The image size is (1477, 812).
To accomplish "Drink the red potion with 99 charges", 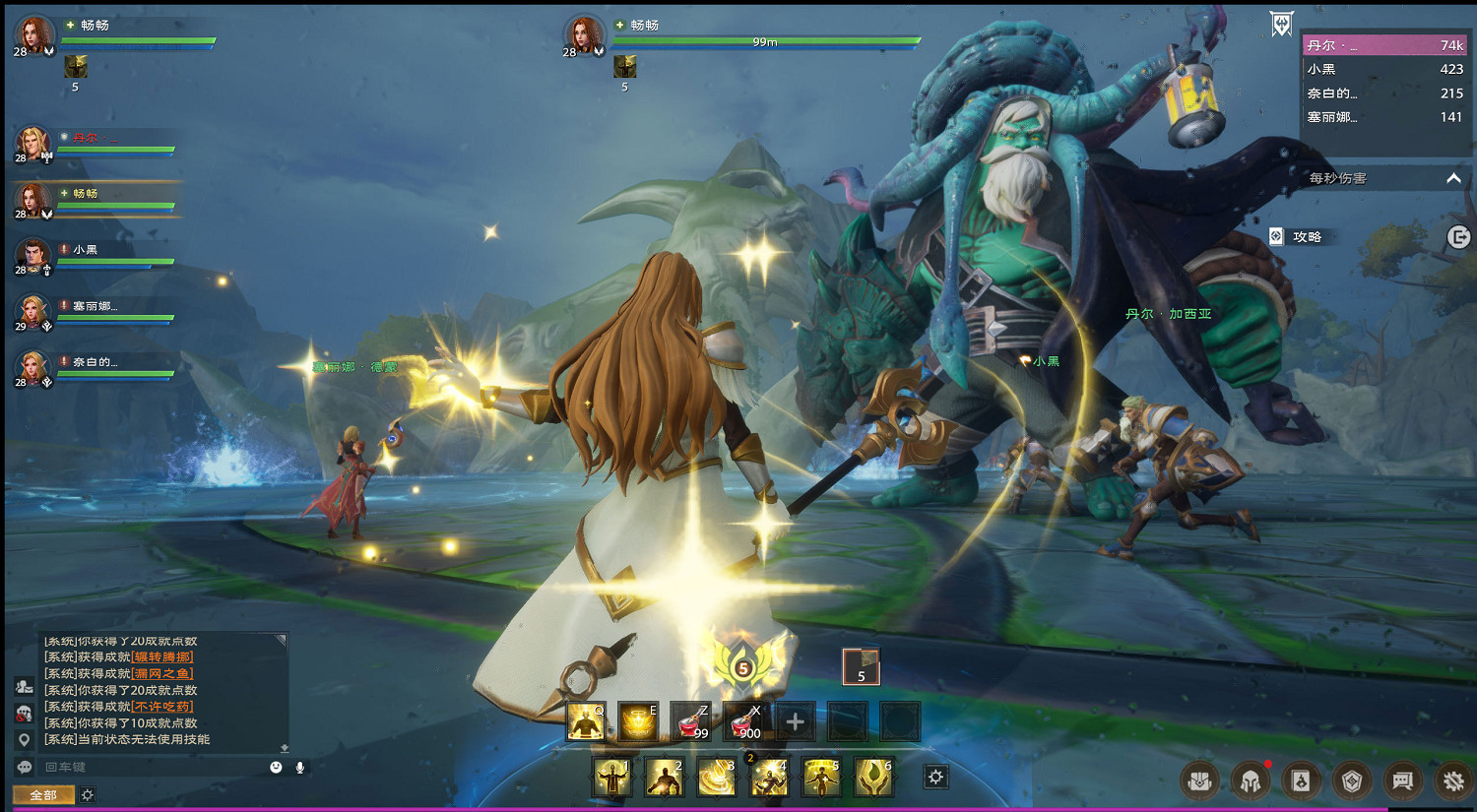I will tap(690, 722).
